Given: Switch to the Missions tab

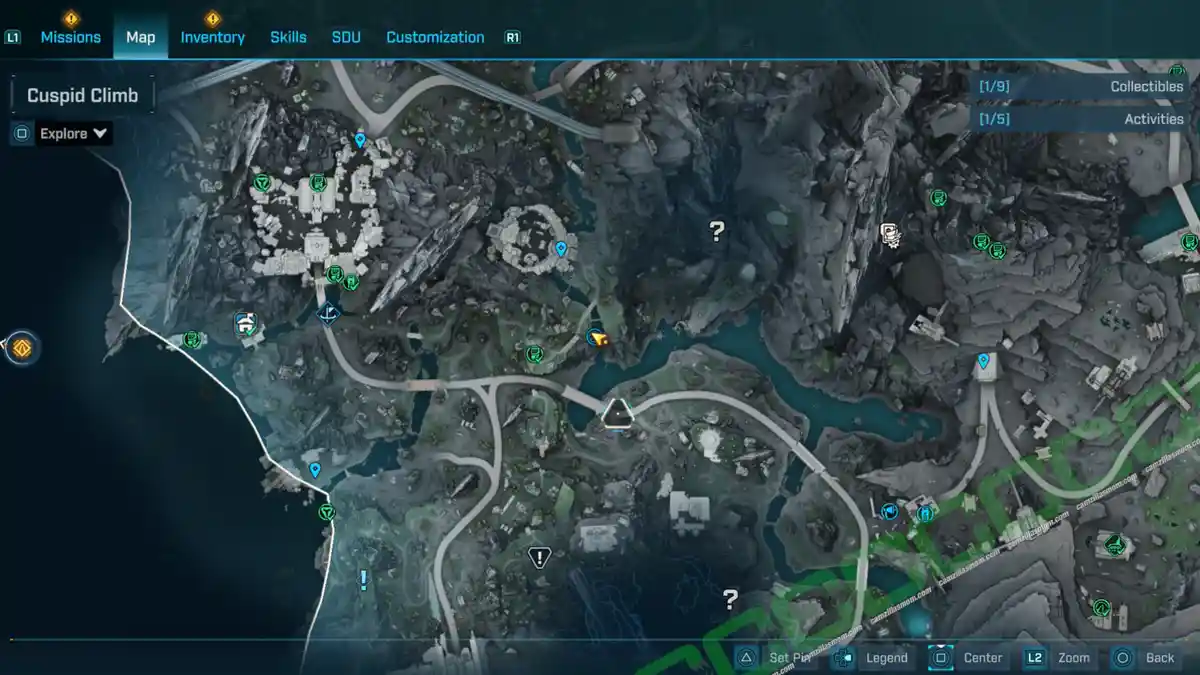Looking at the screenshot, I should (70, 37).
